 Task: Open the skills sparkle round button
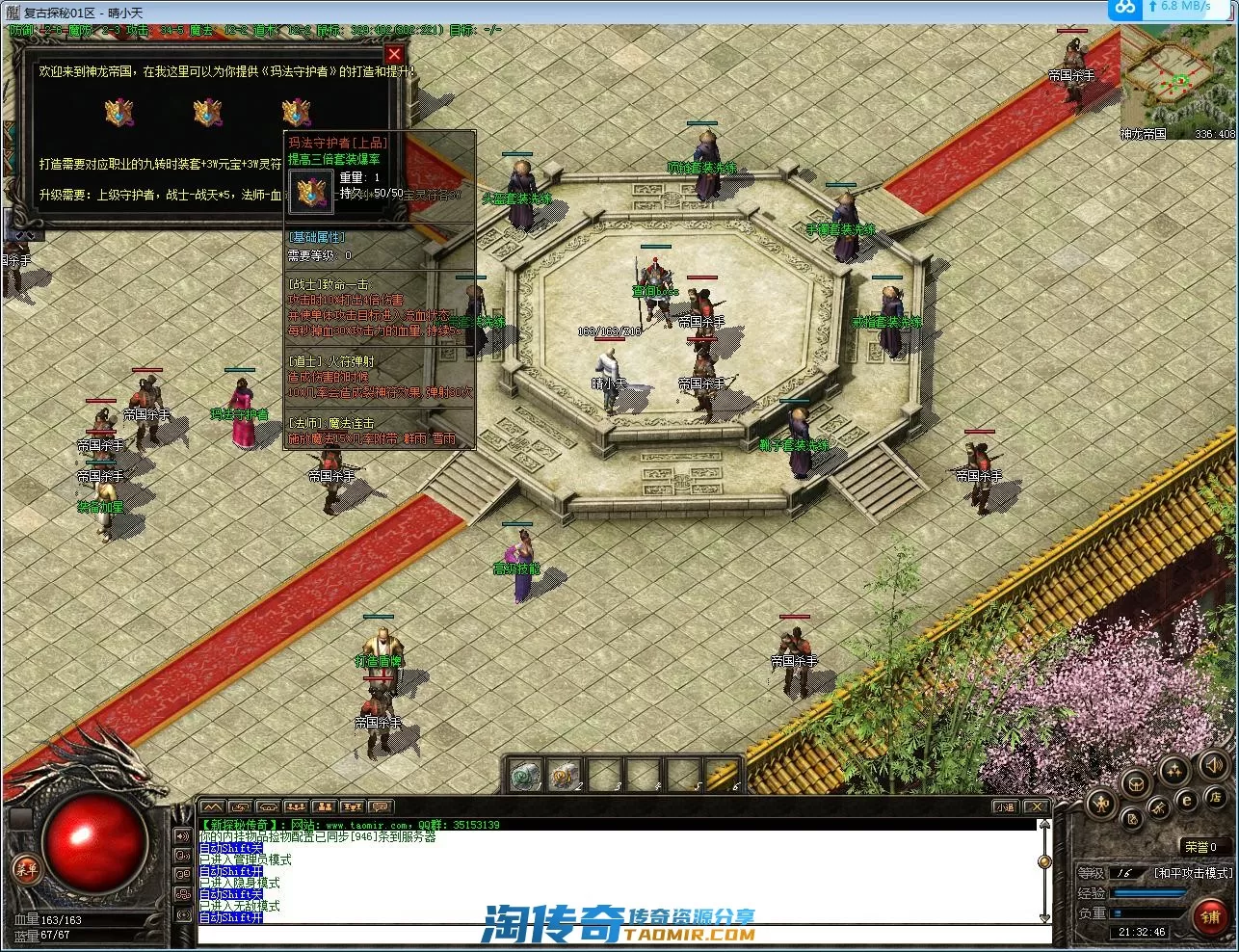tap(1174, 770)
